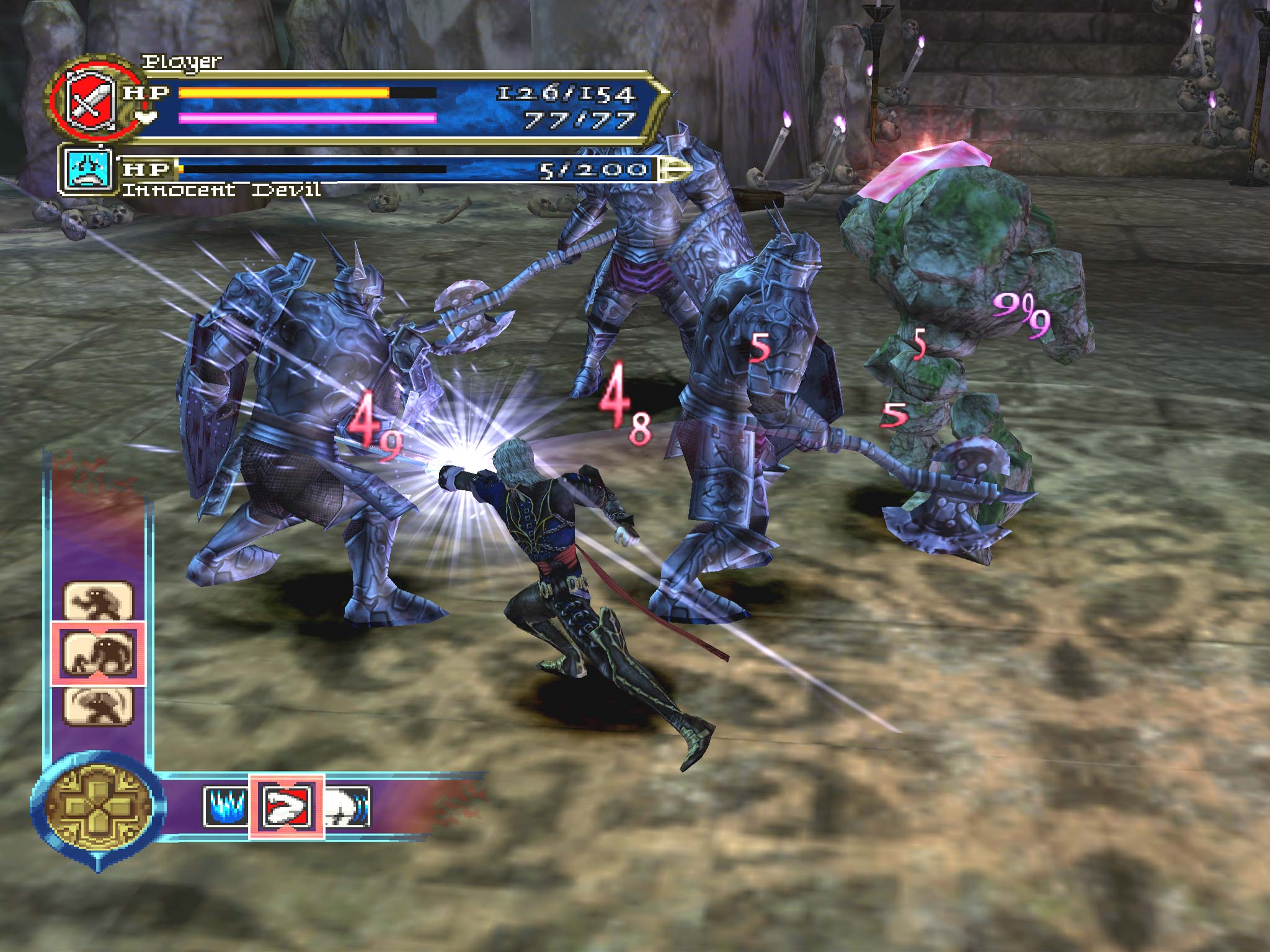Click the Innocent Devil sad face icon

point(87,169)
